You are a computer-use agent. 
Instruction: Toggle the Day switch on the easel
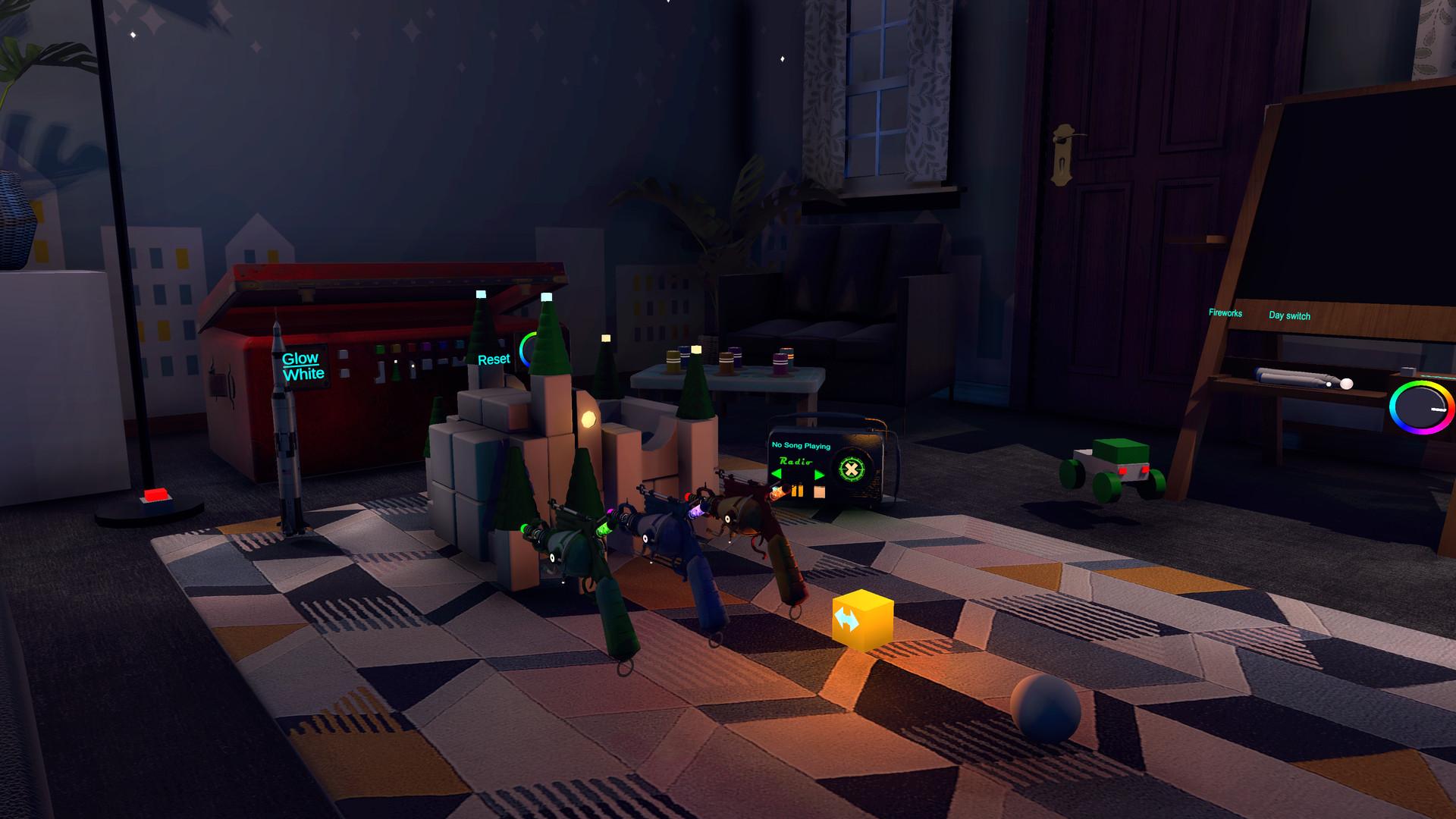(x=1289, y=316)
